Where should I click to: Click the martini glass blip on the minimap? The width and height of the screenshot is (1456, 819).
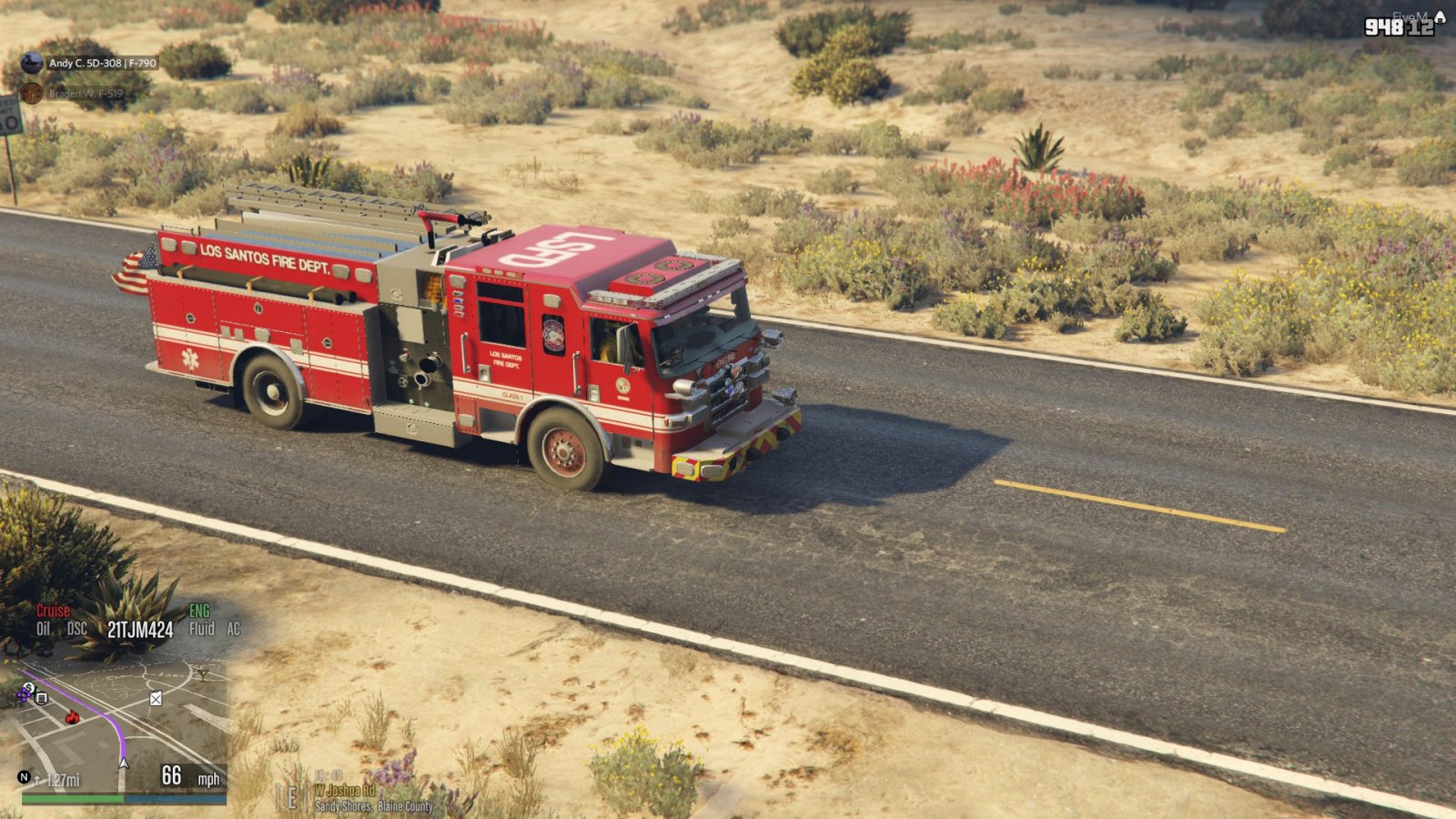point(202,675)
